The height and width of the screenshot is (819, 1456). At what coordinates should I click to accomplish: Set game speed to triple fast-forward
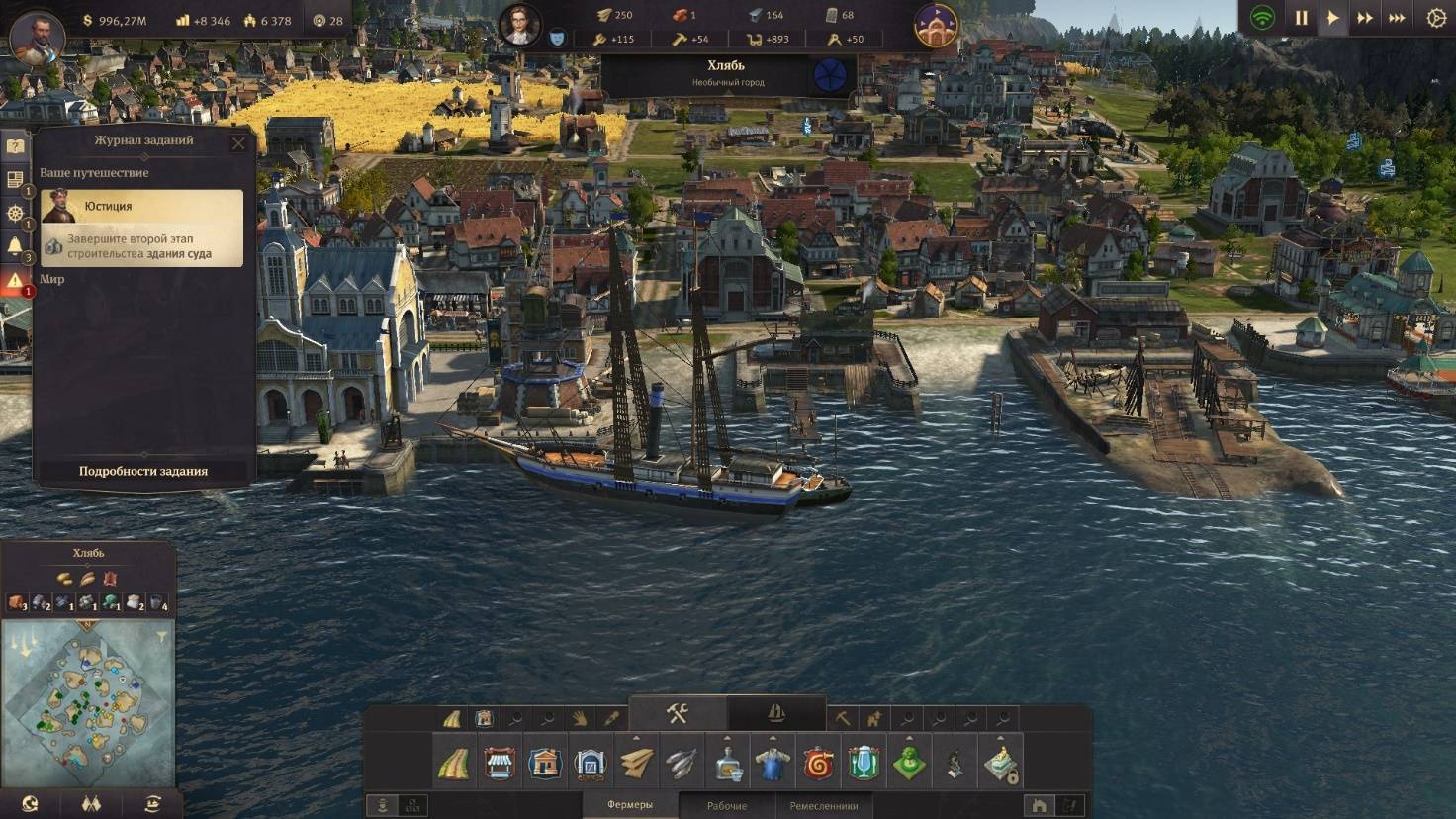coord(1397,18)
